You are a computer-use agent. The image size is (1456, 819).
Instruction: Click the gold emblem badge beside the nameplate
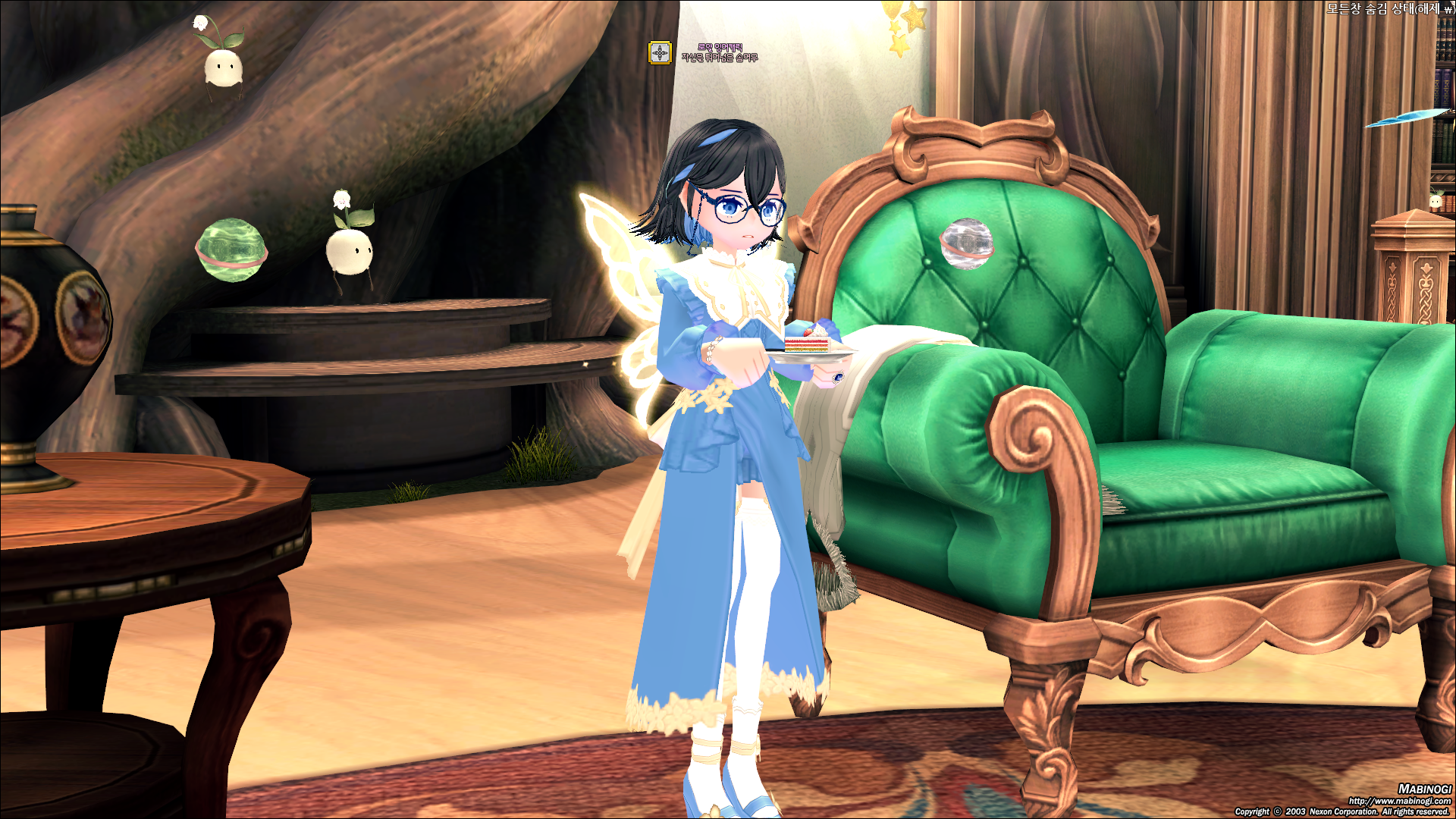(660, 53)
